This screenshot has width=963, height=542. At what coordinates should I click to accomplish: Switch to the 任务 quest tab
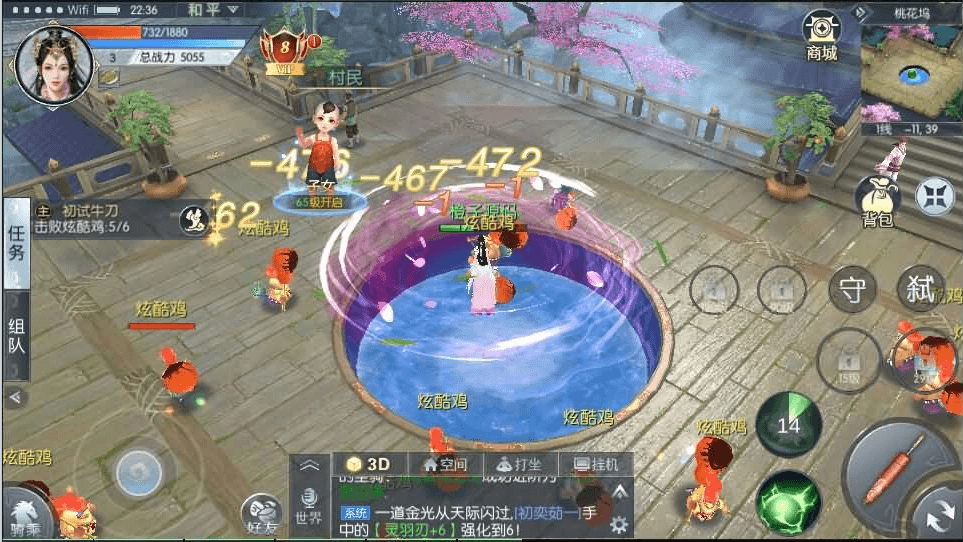(x=17, y=243)
